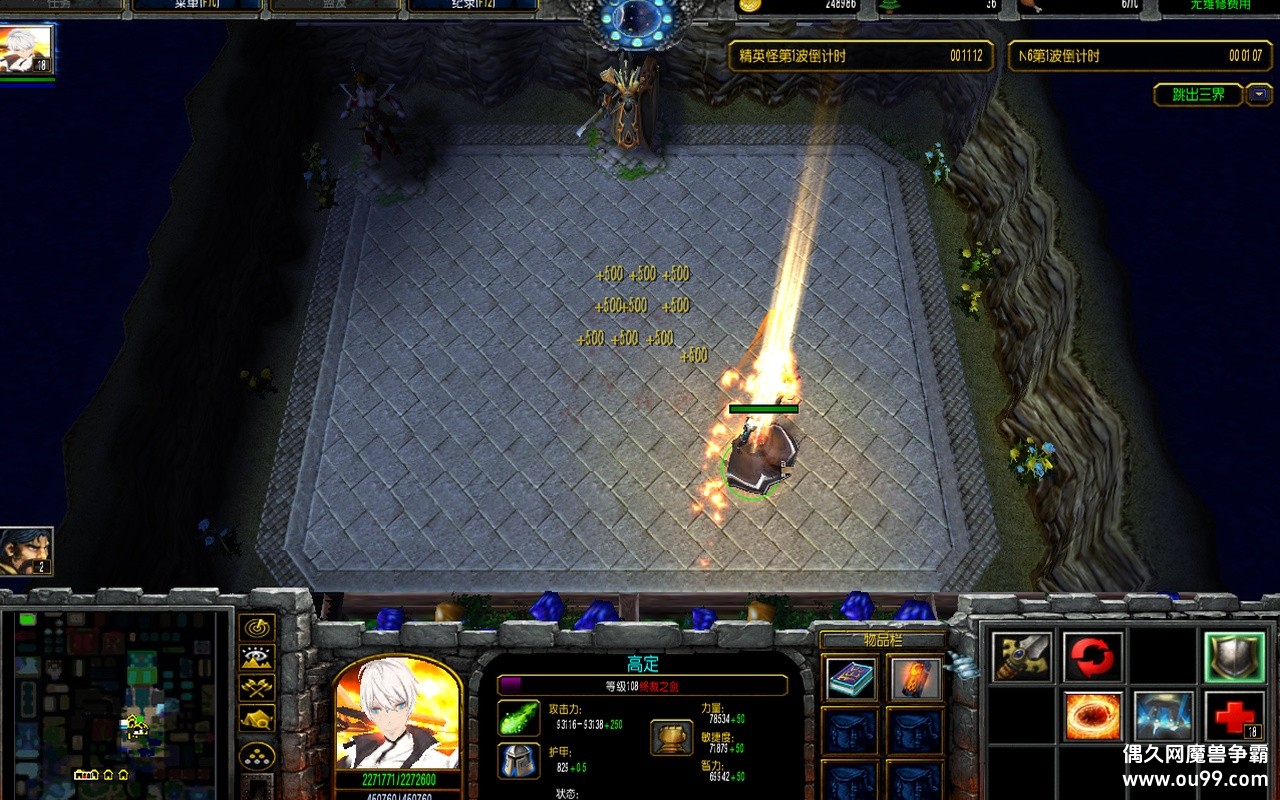
Task: Toggle the minimap creep camp display button
Action: (x=257, y=717)
